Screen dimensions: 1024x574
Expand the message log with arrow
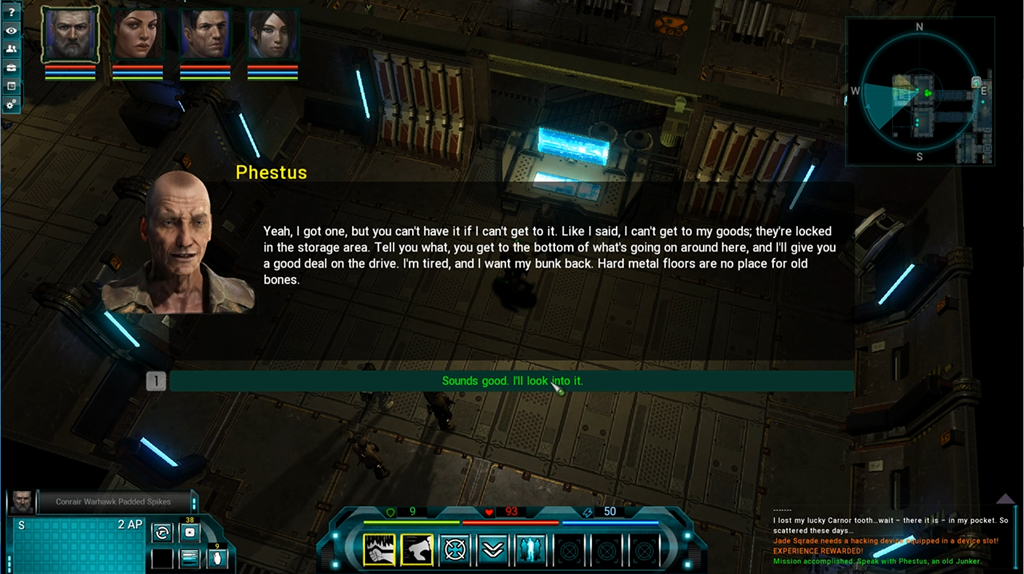(x=1005, y=499)
